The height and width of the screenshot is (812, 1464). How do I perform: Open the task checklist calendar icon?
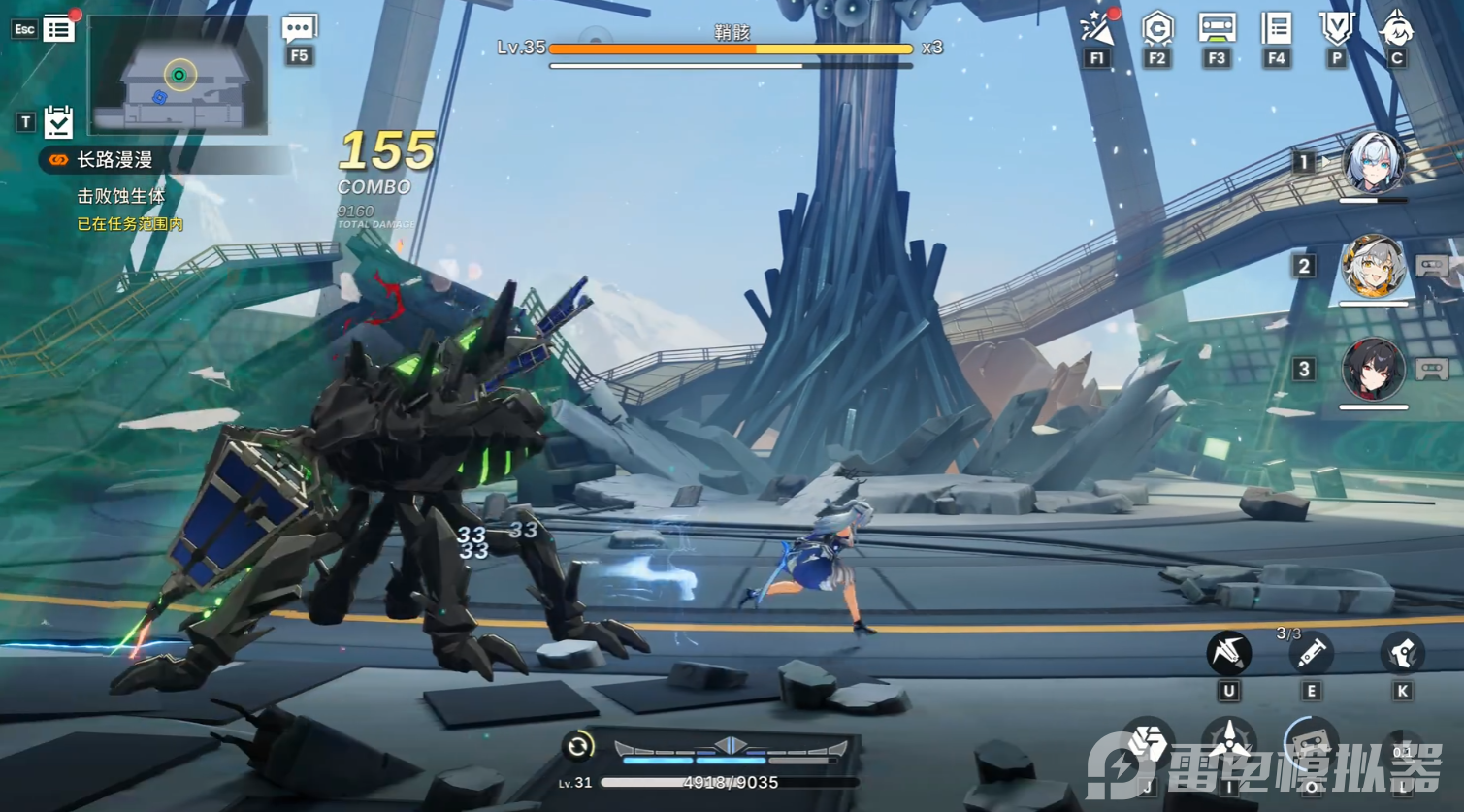[58, 122]
